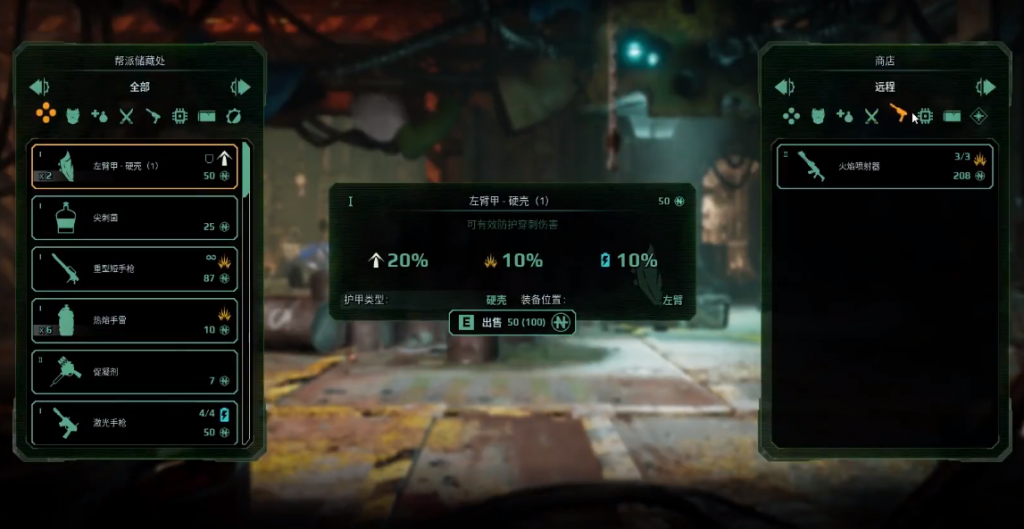Pick the 促凝剂 syringe item row
Screen dimensions: 1024x529
click(x=134, y=372)
